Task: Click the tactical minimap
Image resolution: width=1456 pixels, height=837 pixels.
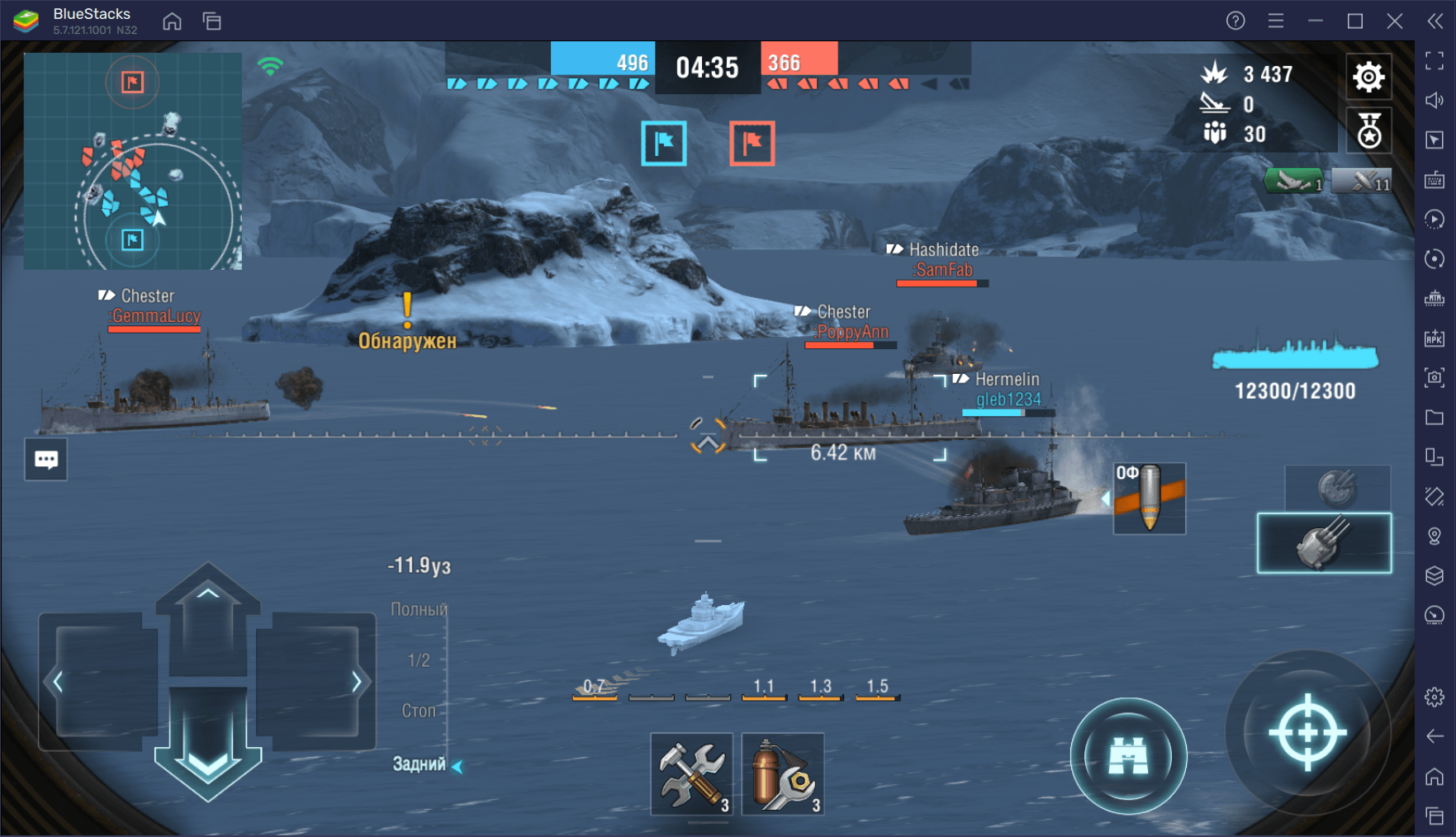Action: point(133,161)
